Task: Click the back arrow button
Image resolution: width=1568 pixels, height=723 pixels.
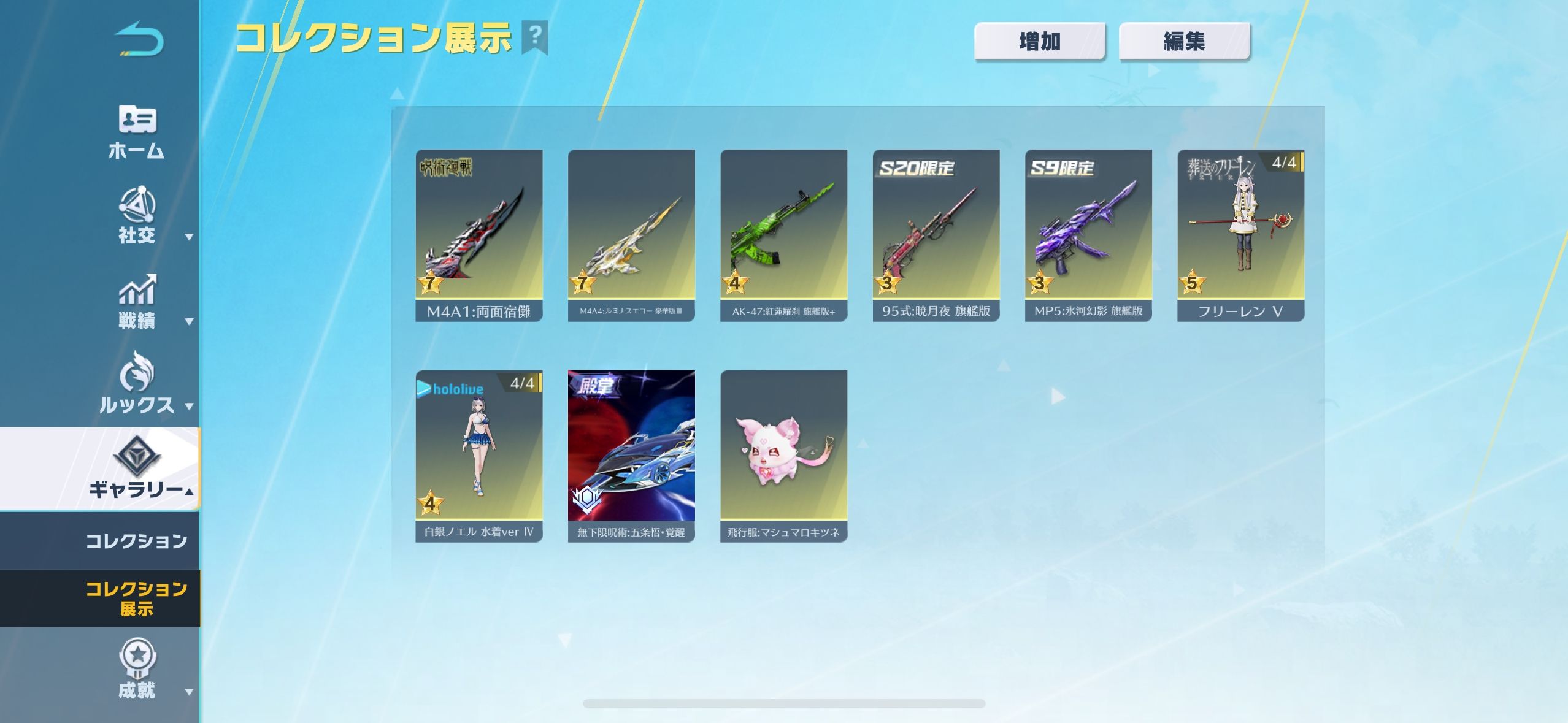Action: (x=139, y=40)
